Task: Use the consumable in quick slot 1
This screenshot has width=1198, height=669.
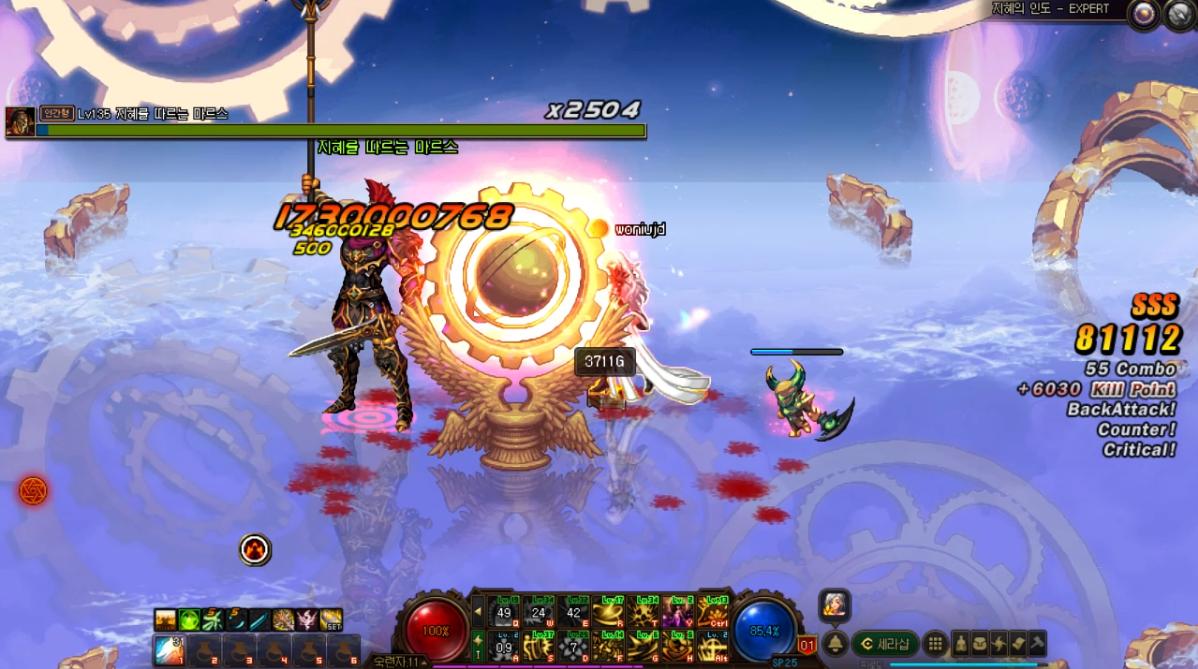Action: [168, 647]
